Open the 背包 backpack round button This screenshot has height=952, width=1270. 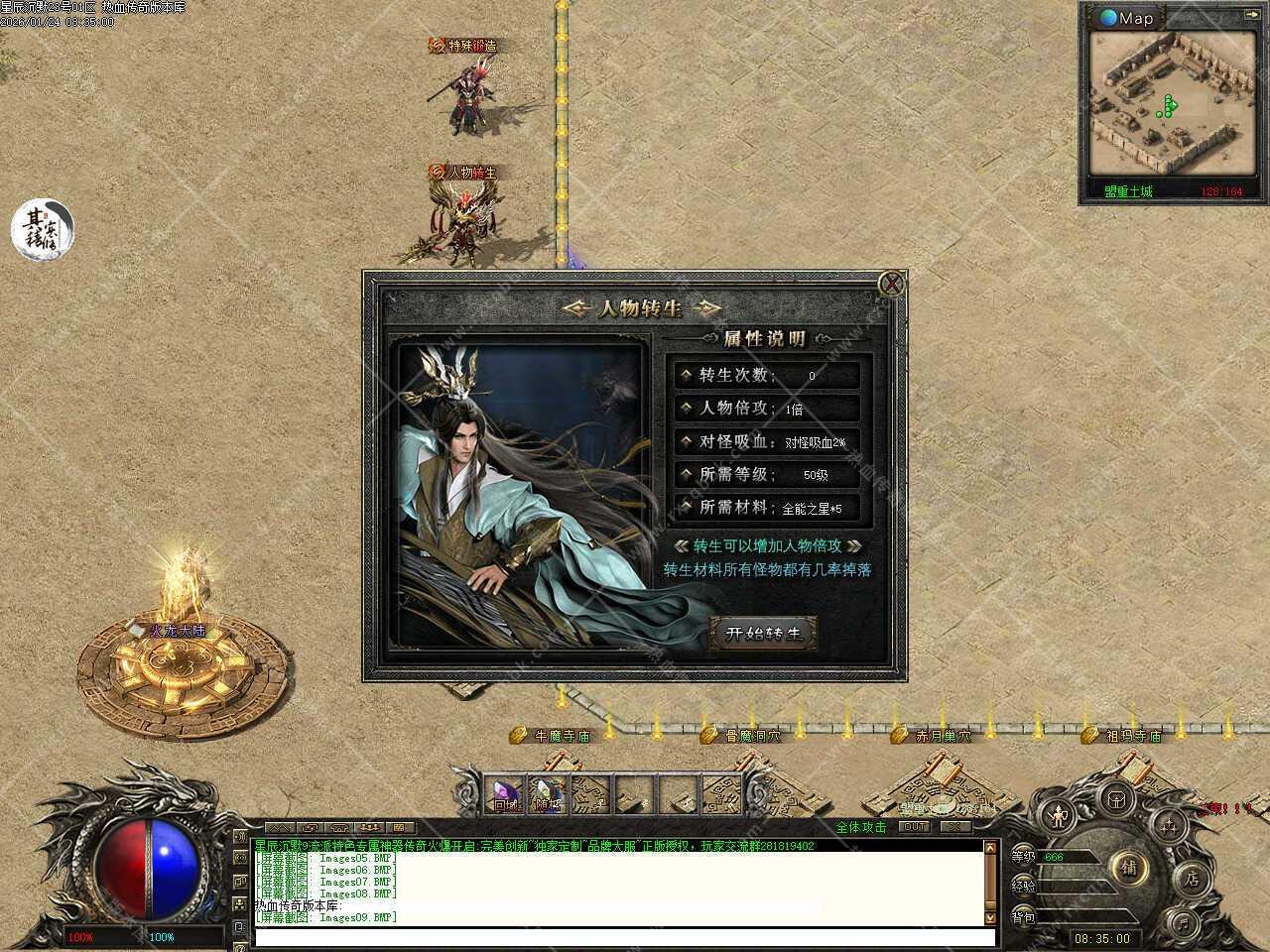click(1023, 918)
